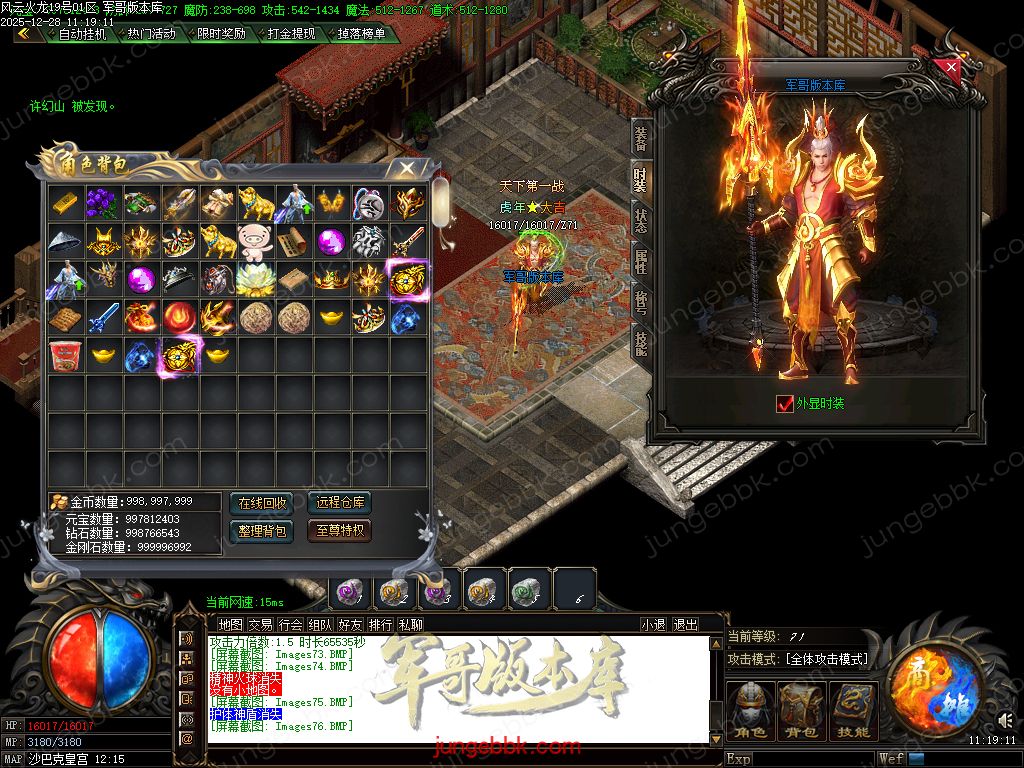Open the 至尊特权 privileges button
The image size is (1024, 768).
point(339,531)
